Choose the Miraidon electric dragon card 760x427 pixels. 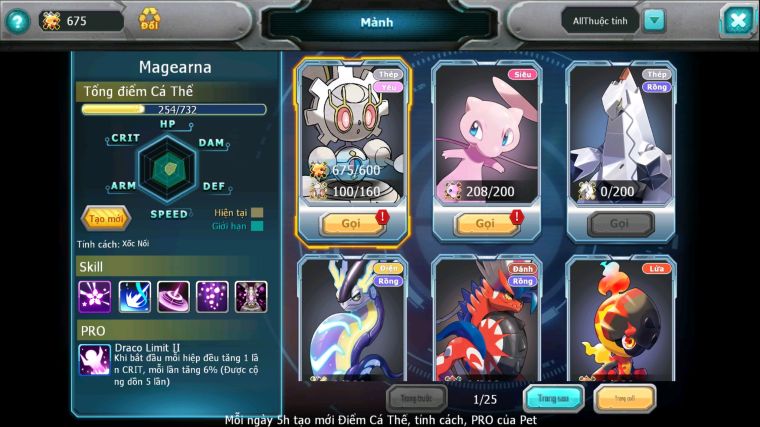click(351, 320)
